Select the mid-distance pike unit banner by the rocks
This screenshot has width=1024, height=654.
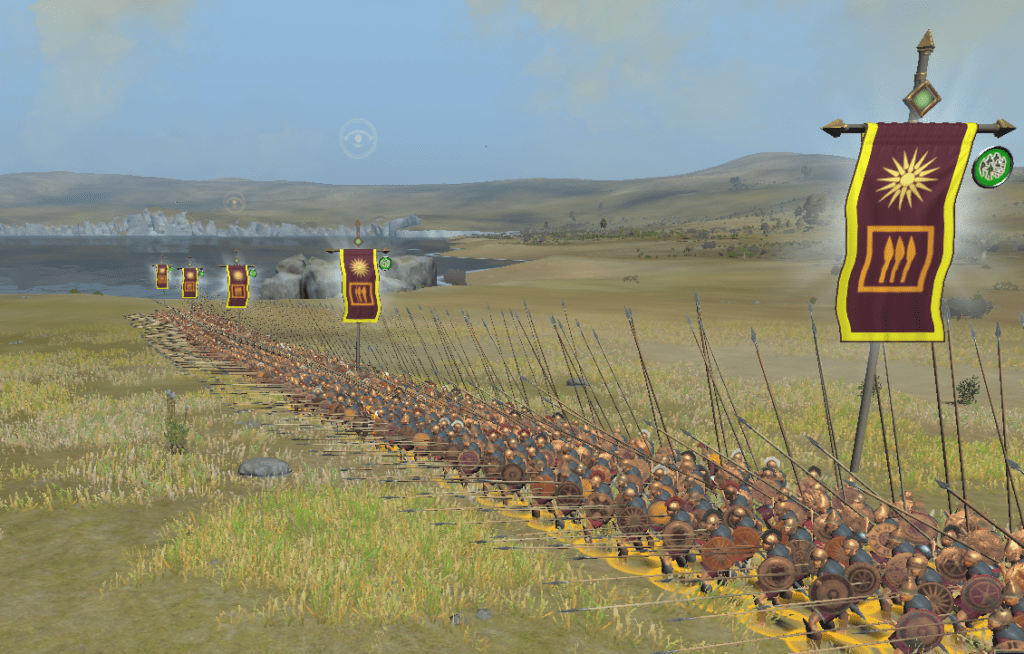(x=360, y=284)
